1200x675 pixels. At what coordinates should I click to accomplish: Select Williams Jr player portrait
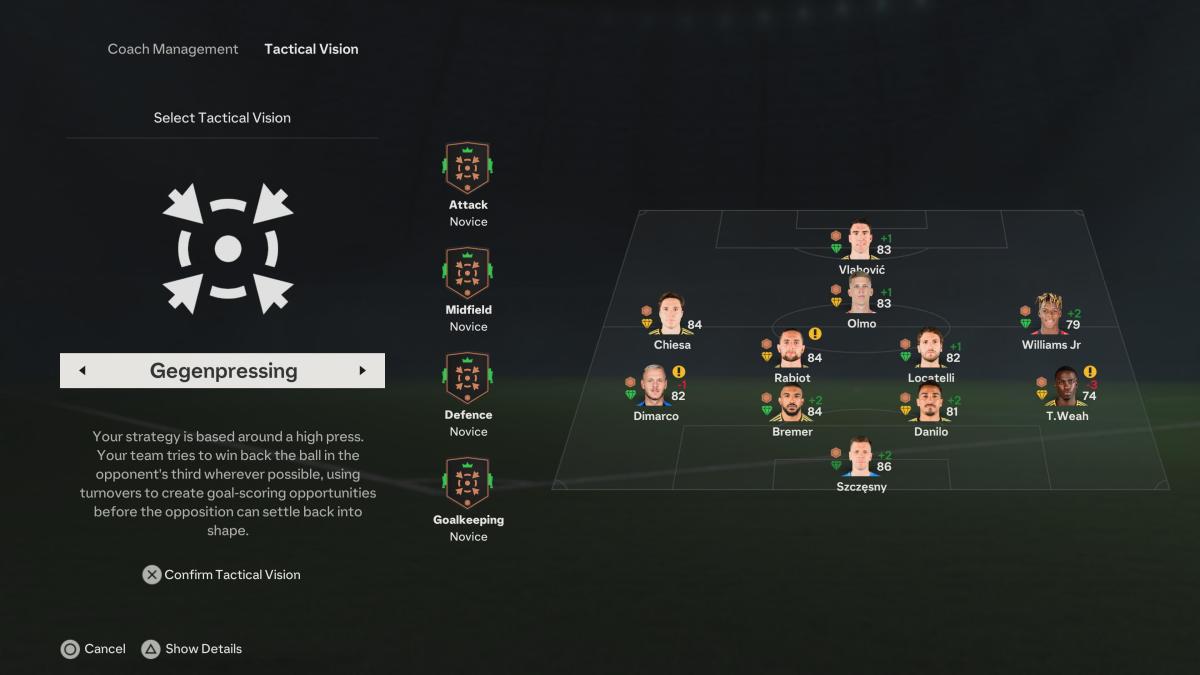coord(1049,315)
